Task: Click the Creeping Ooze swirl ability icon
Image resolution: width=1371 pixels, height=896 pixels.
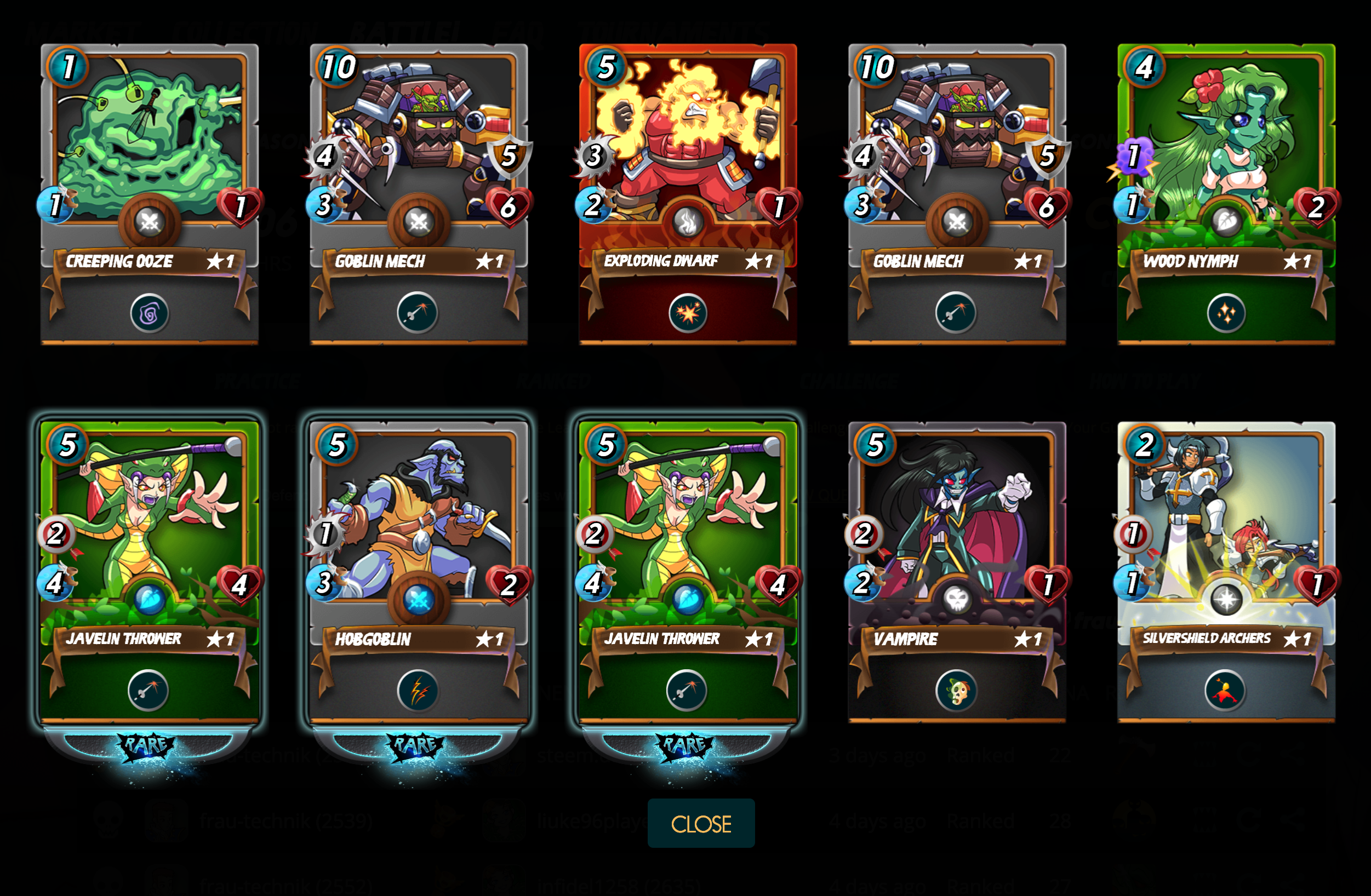Action: 149,314
